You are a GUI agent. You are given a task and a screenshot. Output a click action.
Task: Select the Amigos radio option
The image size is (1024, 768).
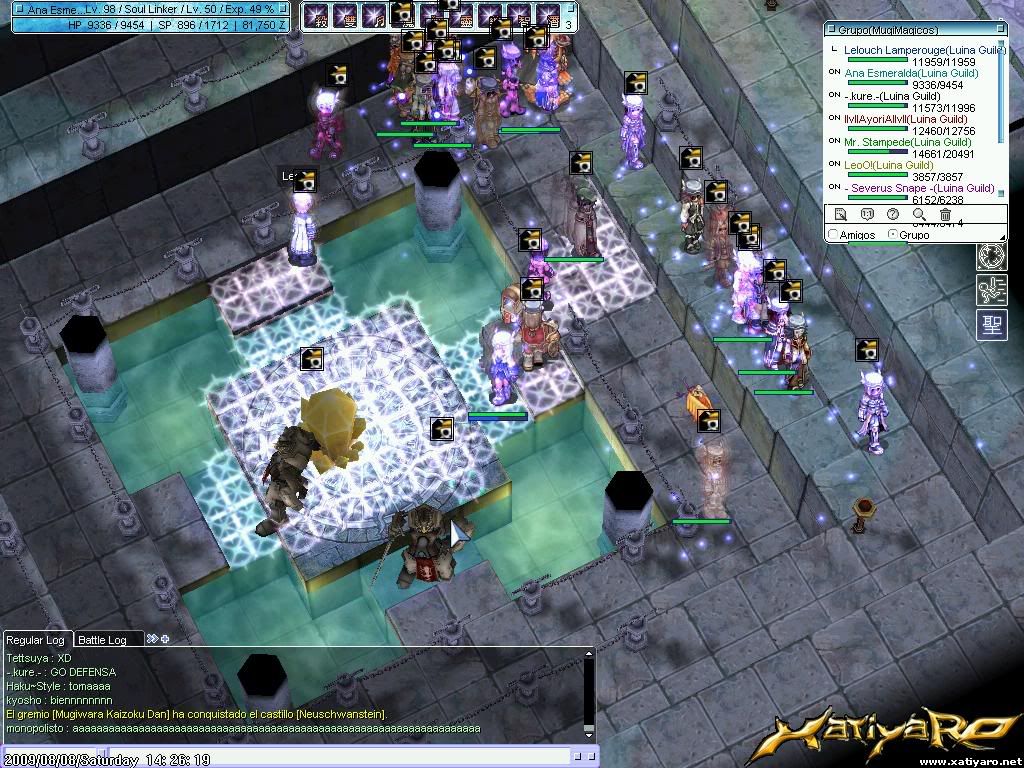[x=833, y=235]
